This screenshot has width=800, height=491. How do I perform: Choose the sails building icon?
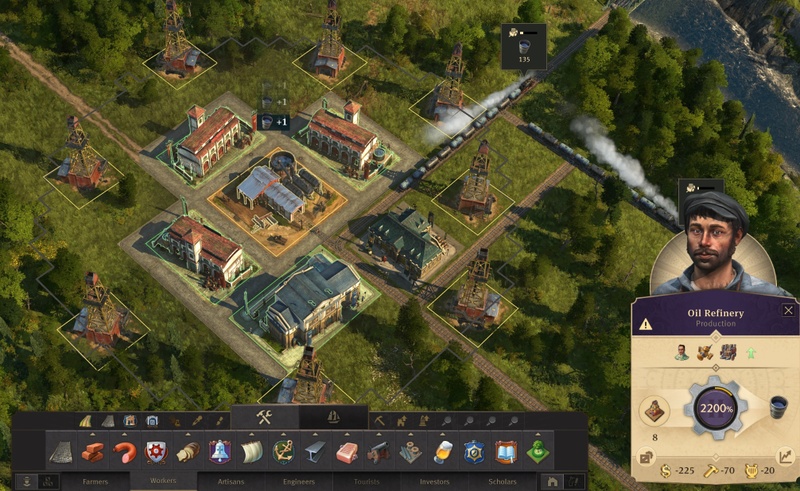(252, 452)
